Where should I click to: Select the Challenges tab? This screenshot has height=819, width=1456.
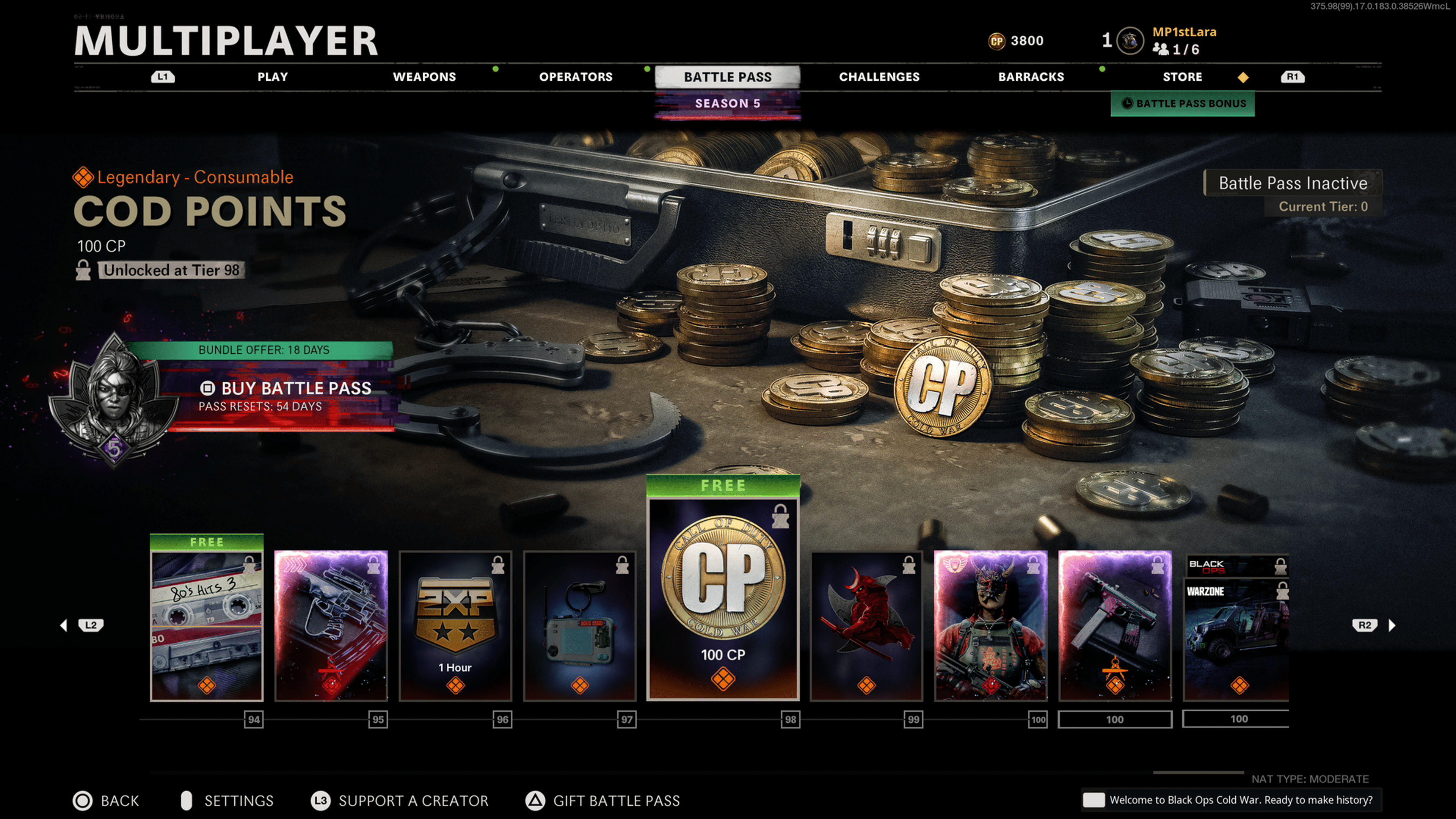(879, 77)
